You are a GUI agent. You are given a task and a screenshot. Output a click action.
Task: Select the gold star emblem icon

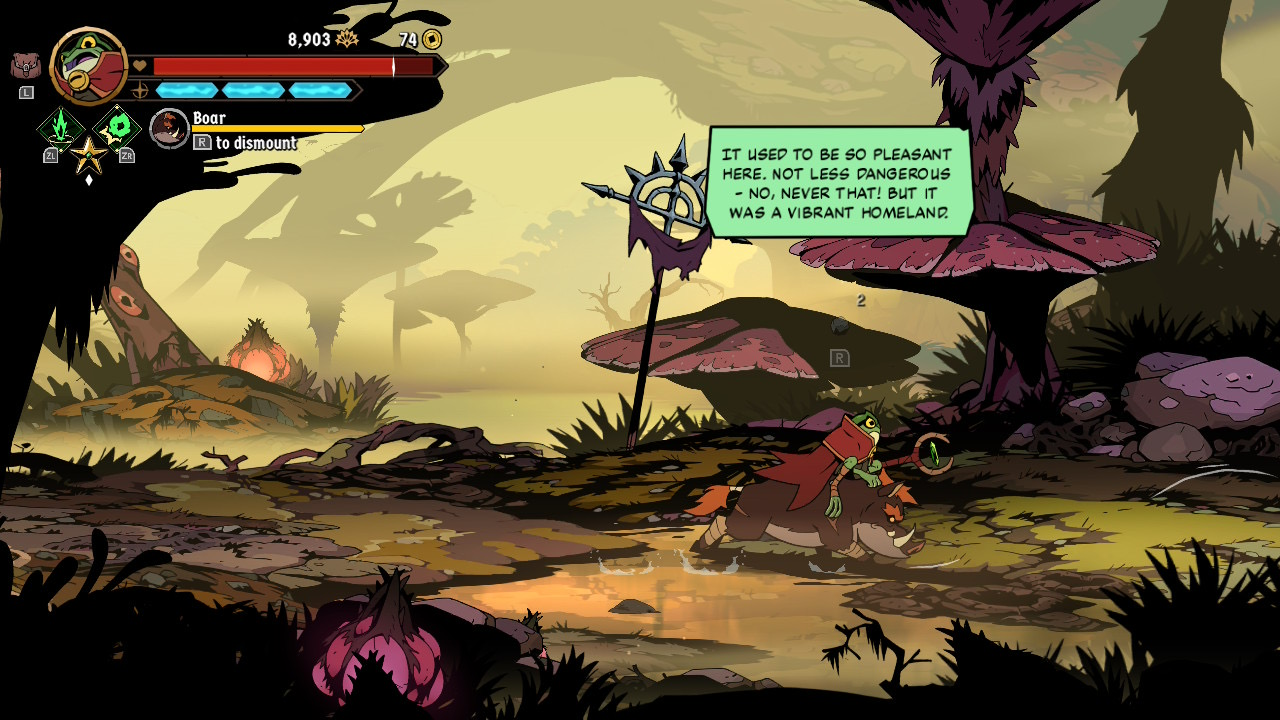click(89, 153)
